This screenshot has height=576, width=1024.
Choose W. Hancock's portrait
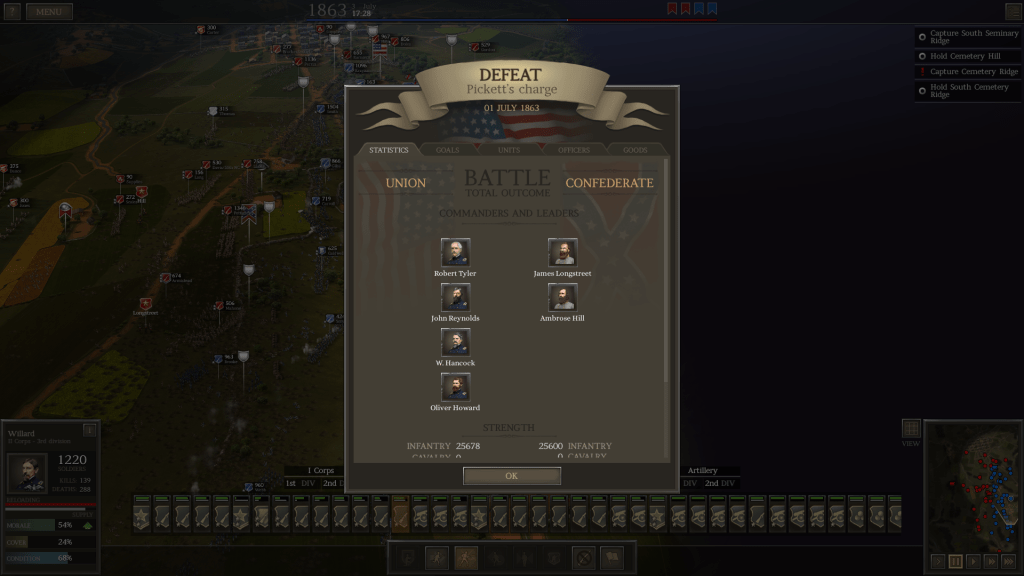456,342
